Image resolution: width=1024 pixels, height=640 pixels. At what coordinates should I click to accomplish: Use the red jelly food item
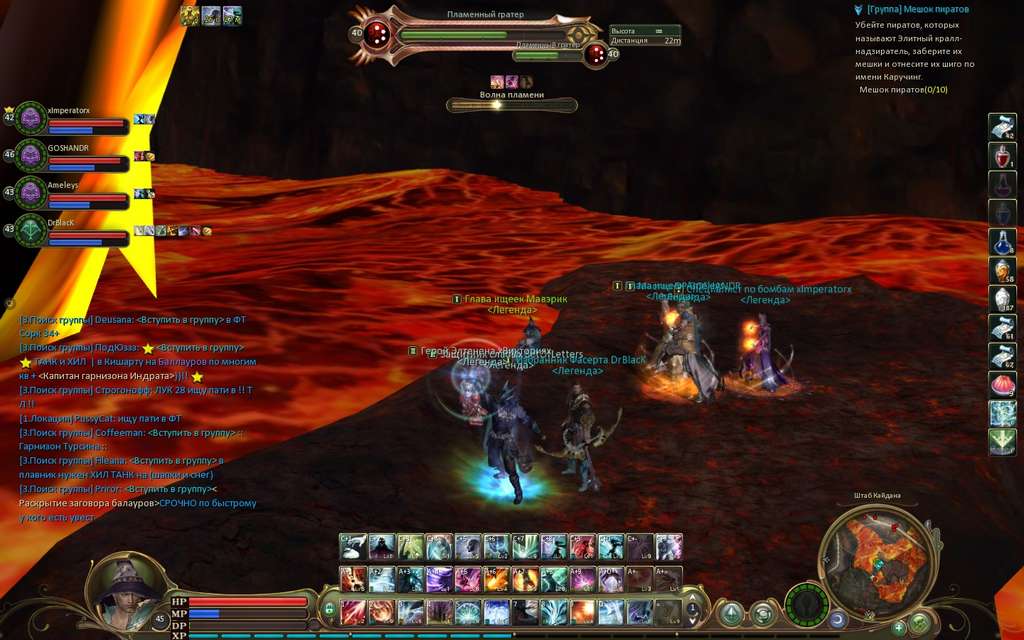[1002, 384]
